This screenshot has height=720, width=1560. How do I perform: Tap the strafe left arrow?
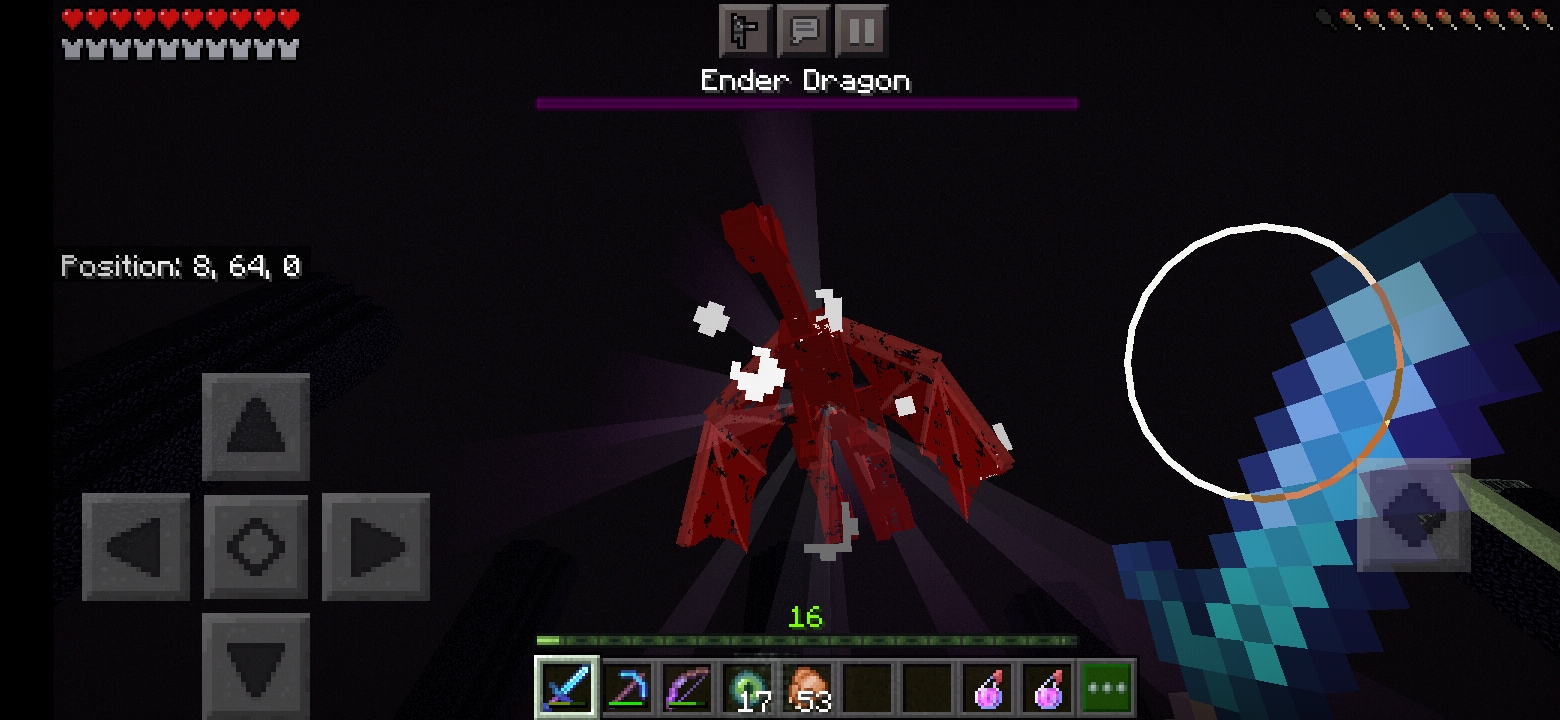click(x=136, y=547)
